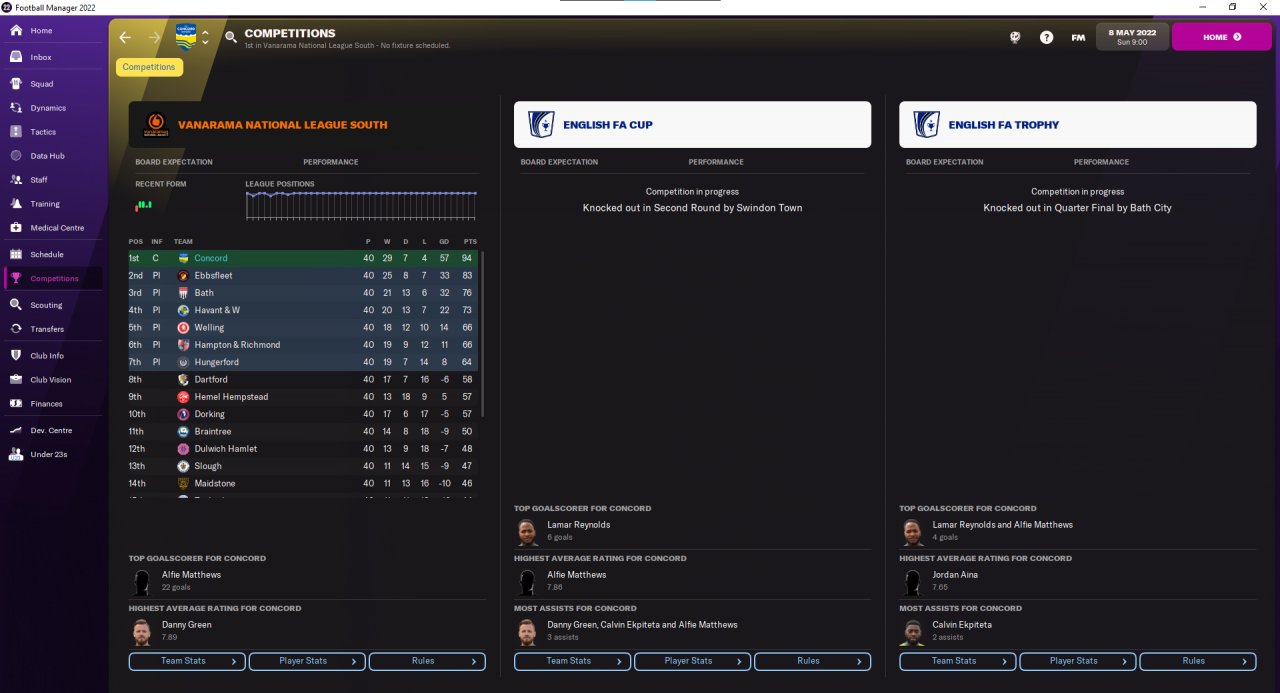Image resolution: width=1280 pixels, height=693 pixels.
Task: Open the help question mark icon
Action: [x=1046, y=38]
